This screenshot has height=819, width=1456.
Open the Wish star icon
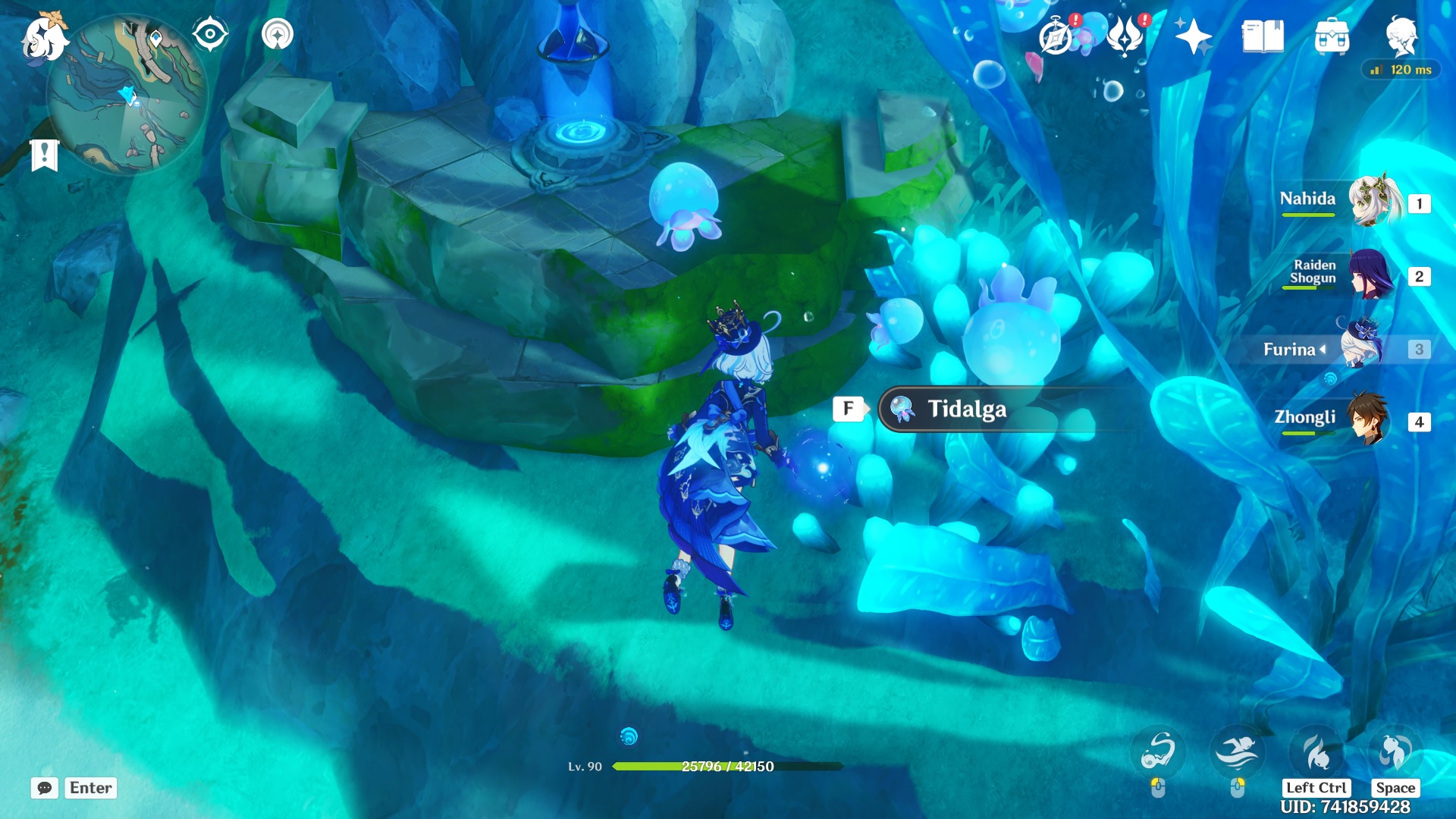(1193, 36)
